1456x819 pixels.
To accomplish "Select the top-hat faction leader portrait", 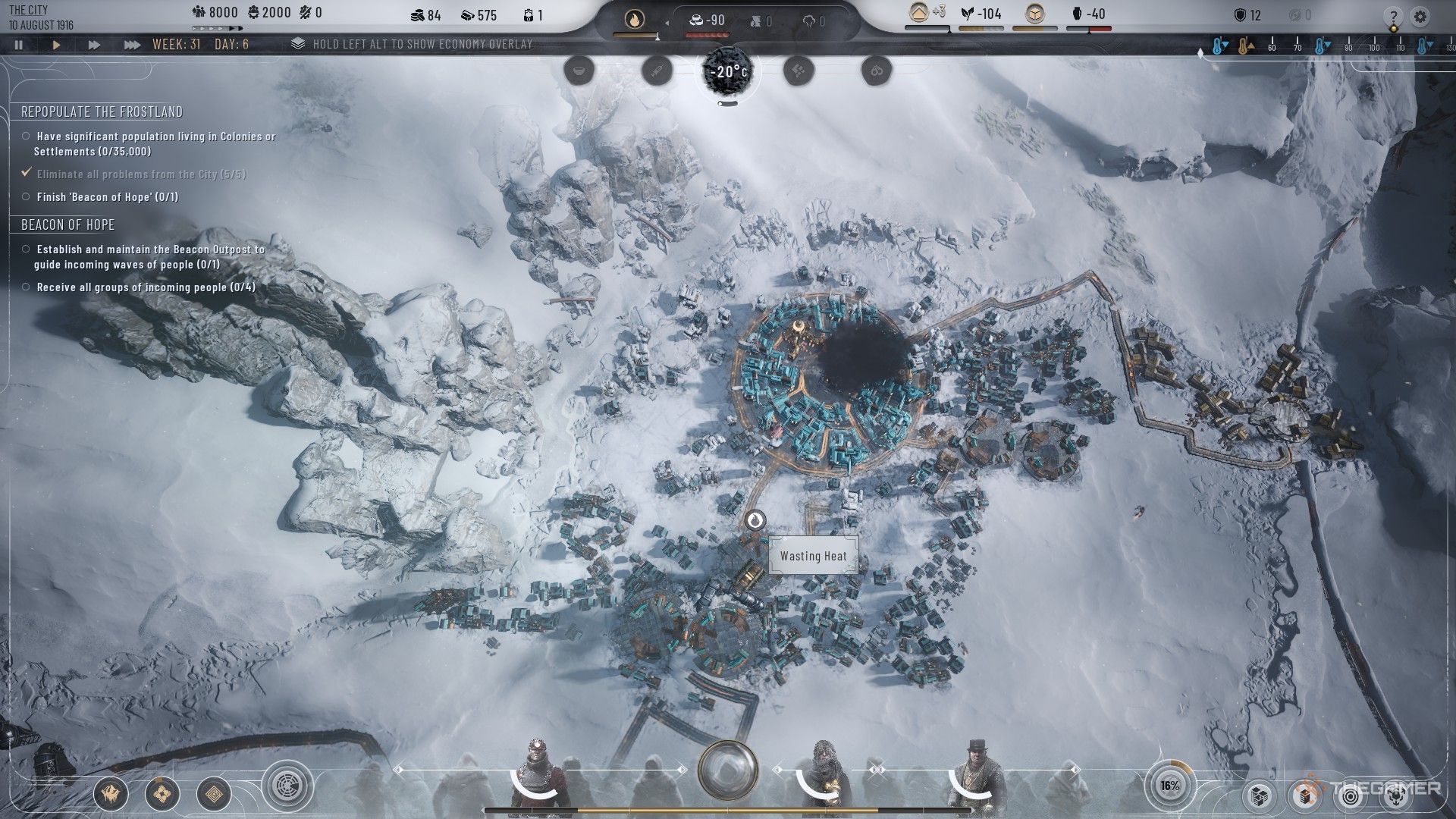I will (x=979, y=773).
